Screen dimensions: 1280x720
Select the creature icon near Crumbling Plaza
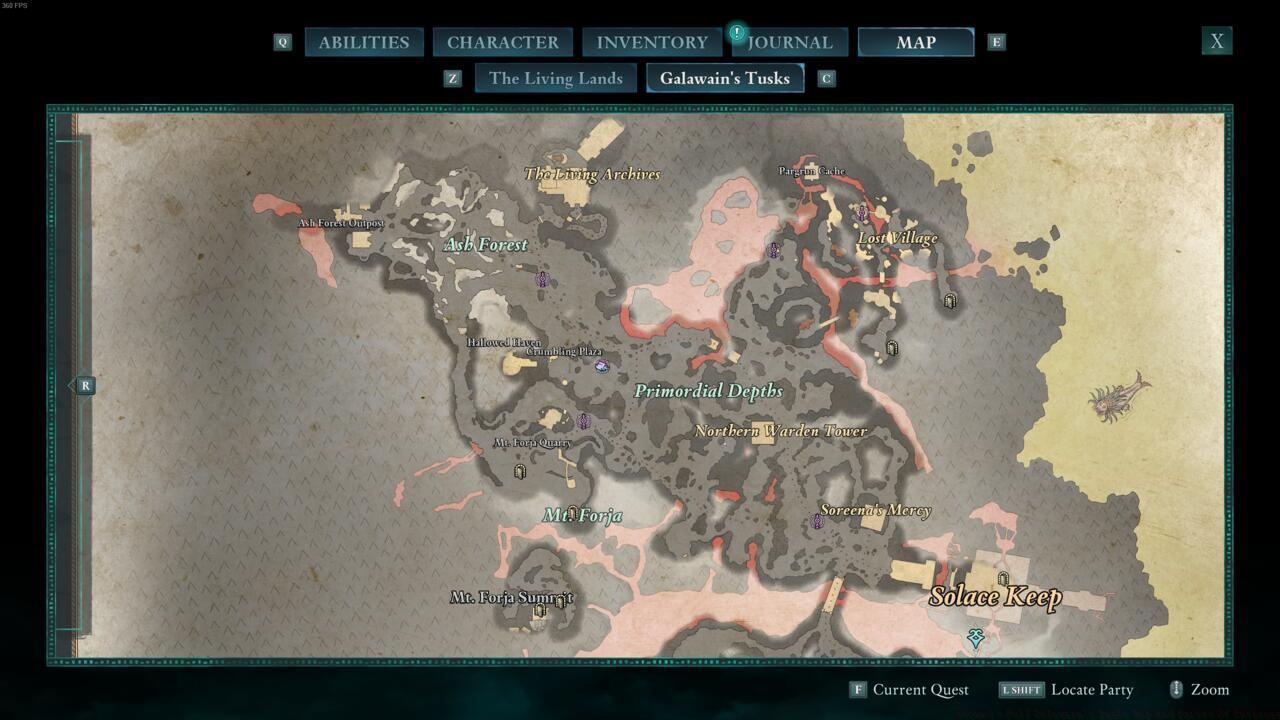[x=601, y=367]
